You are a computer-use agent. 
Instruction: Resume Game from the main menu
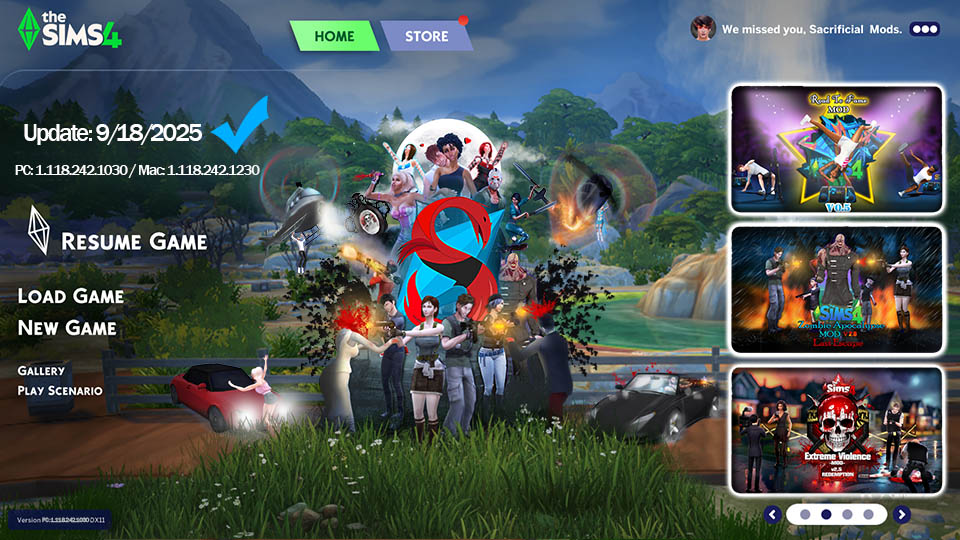133,241
